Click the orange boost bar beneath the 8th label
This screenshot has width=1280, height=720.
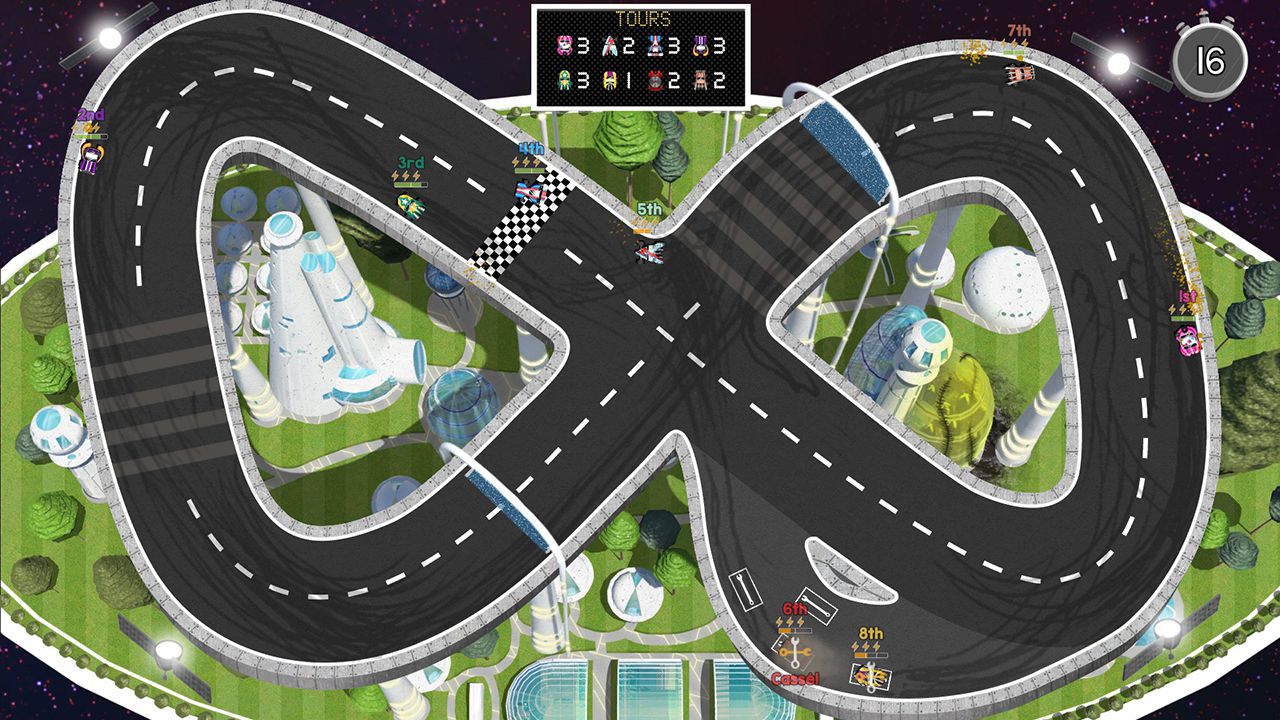(x=870, y=654)
